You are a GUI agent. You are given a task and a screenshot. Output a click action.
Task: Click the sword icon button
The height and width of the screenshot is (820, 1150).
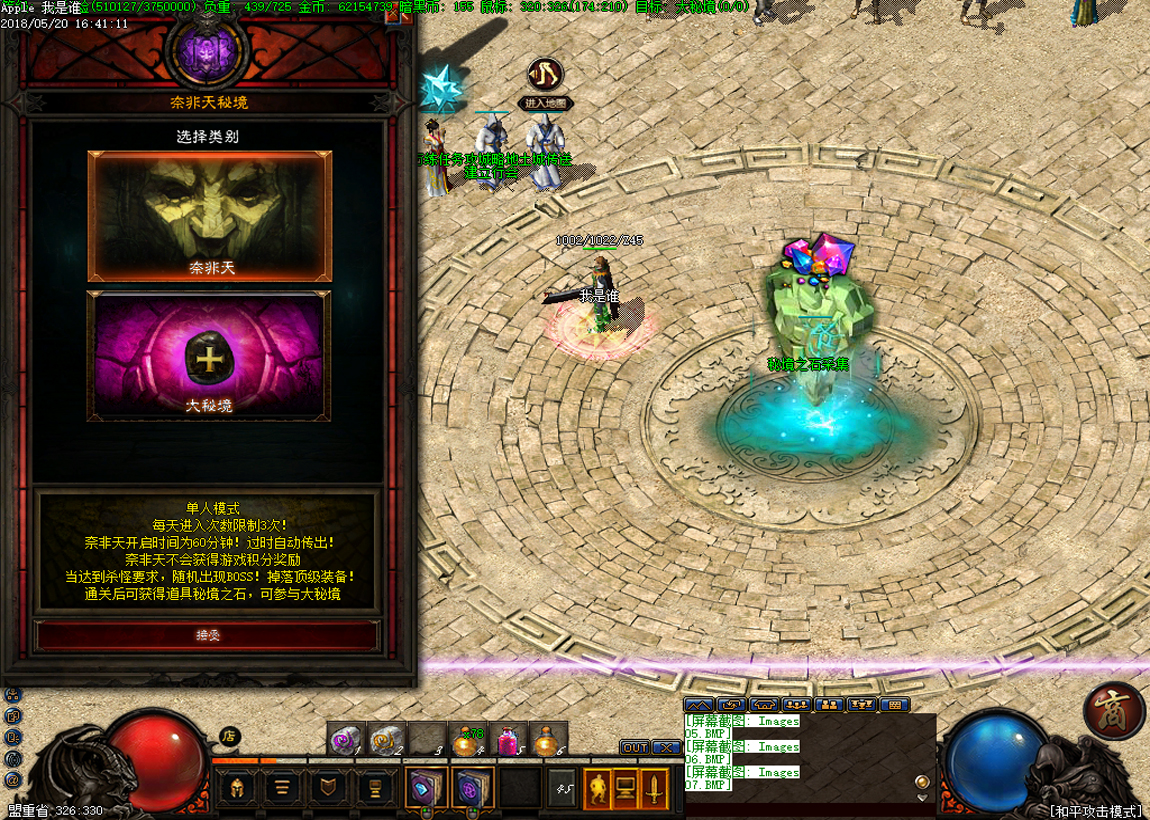click(x=654, y=788)
